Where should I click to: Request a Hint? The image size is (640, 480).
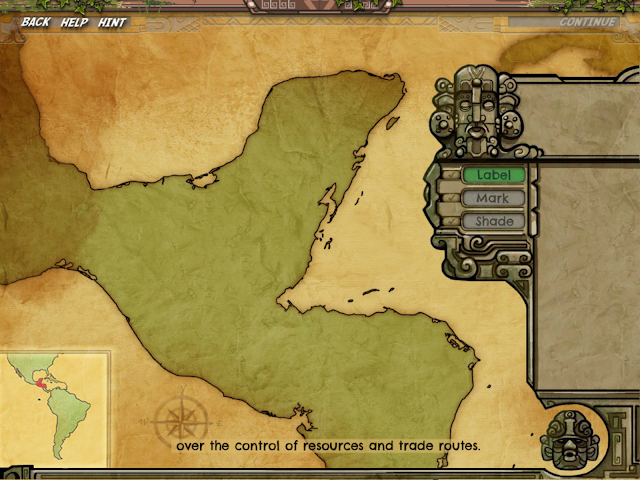coord(112,22)
